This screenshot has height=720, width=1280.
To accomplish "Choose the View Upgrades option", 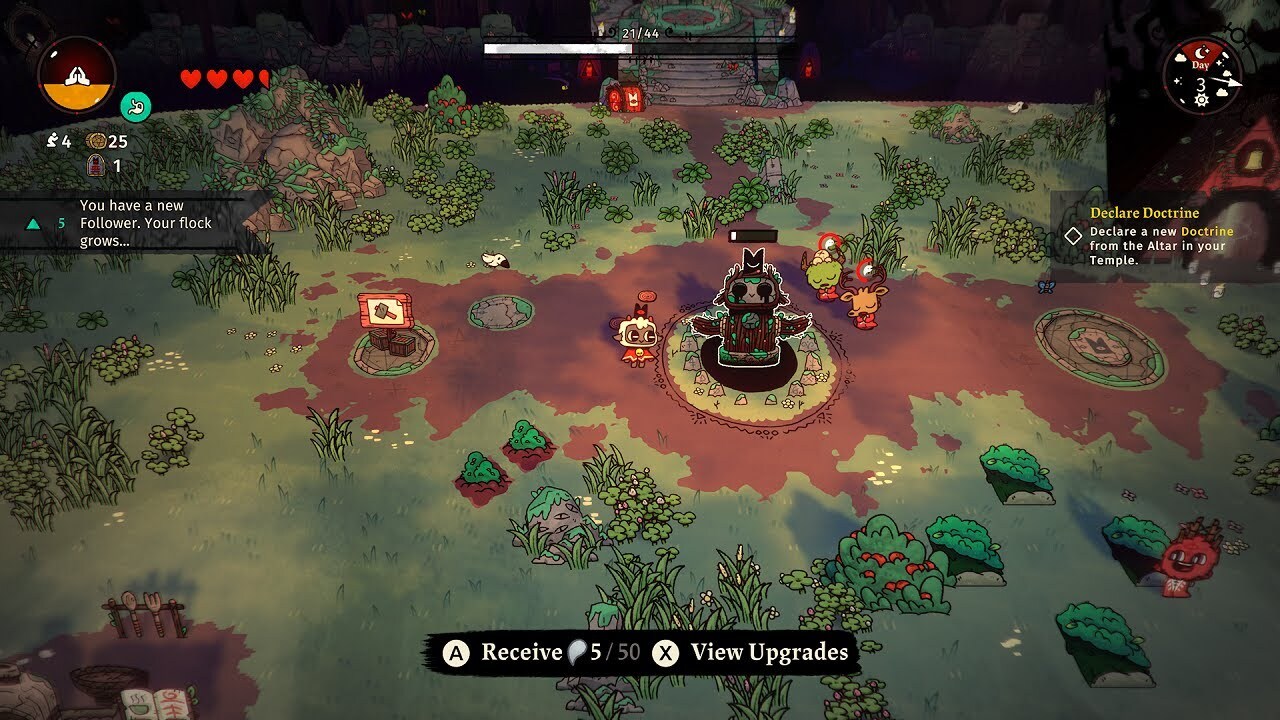I will pyautogui.click(x=752, y=653).
